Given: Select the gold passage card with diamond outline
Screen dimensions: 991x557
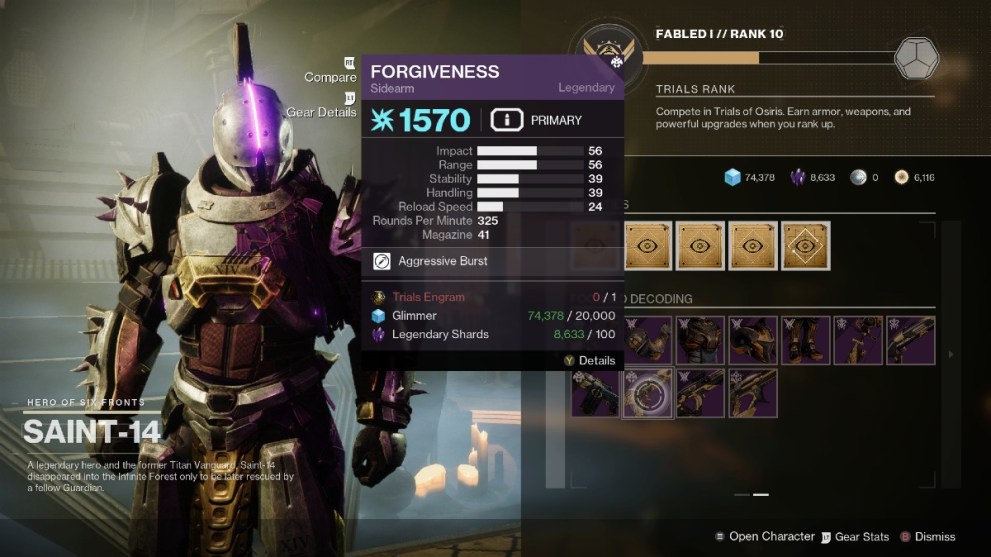Looking at the screenshot, I should click(x=805, y=245).
